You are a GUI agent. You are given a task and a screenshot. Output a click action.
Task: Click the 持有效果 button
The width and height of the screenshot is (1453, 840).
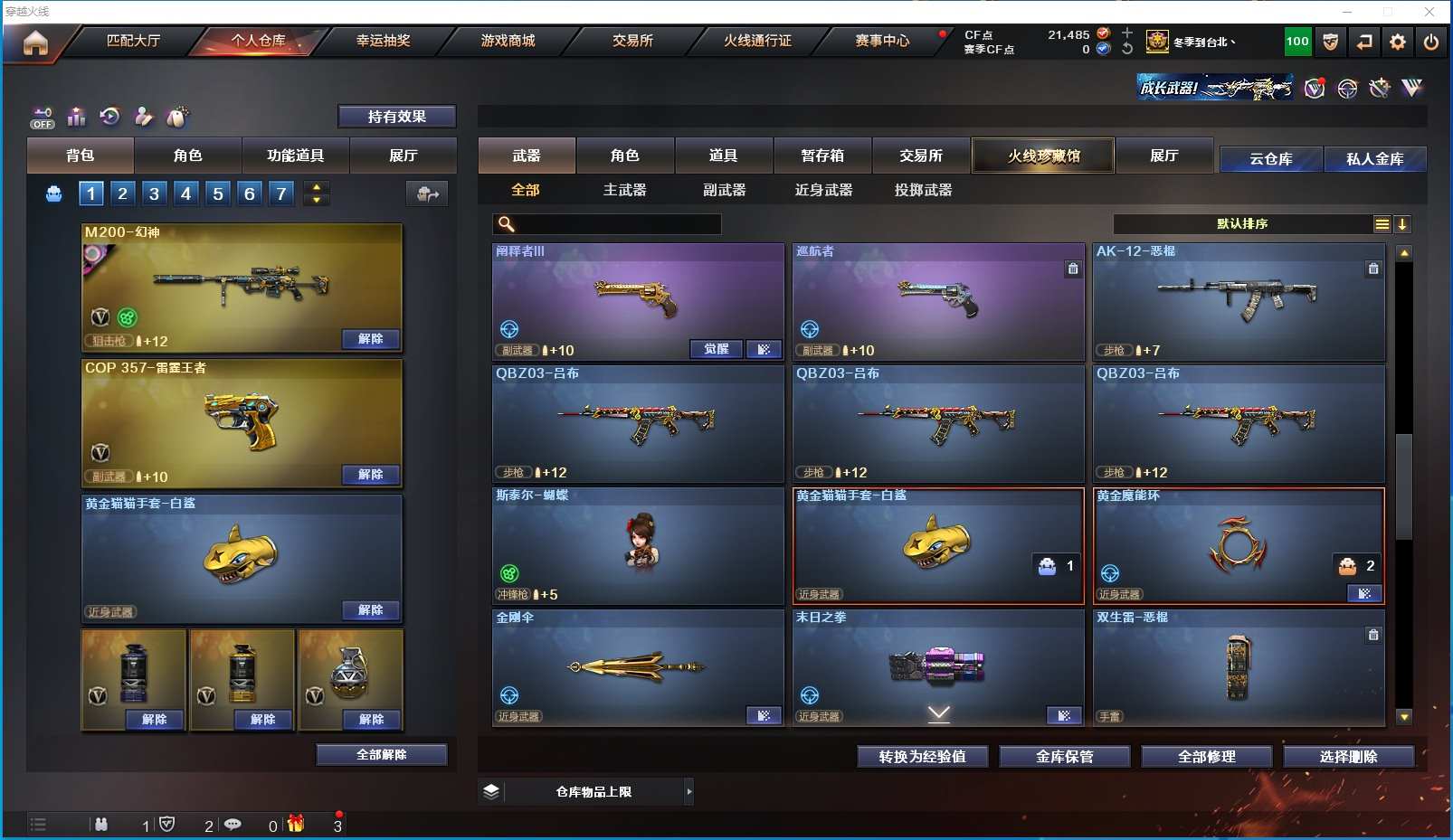[396, 117]
